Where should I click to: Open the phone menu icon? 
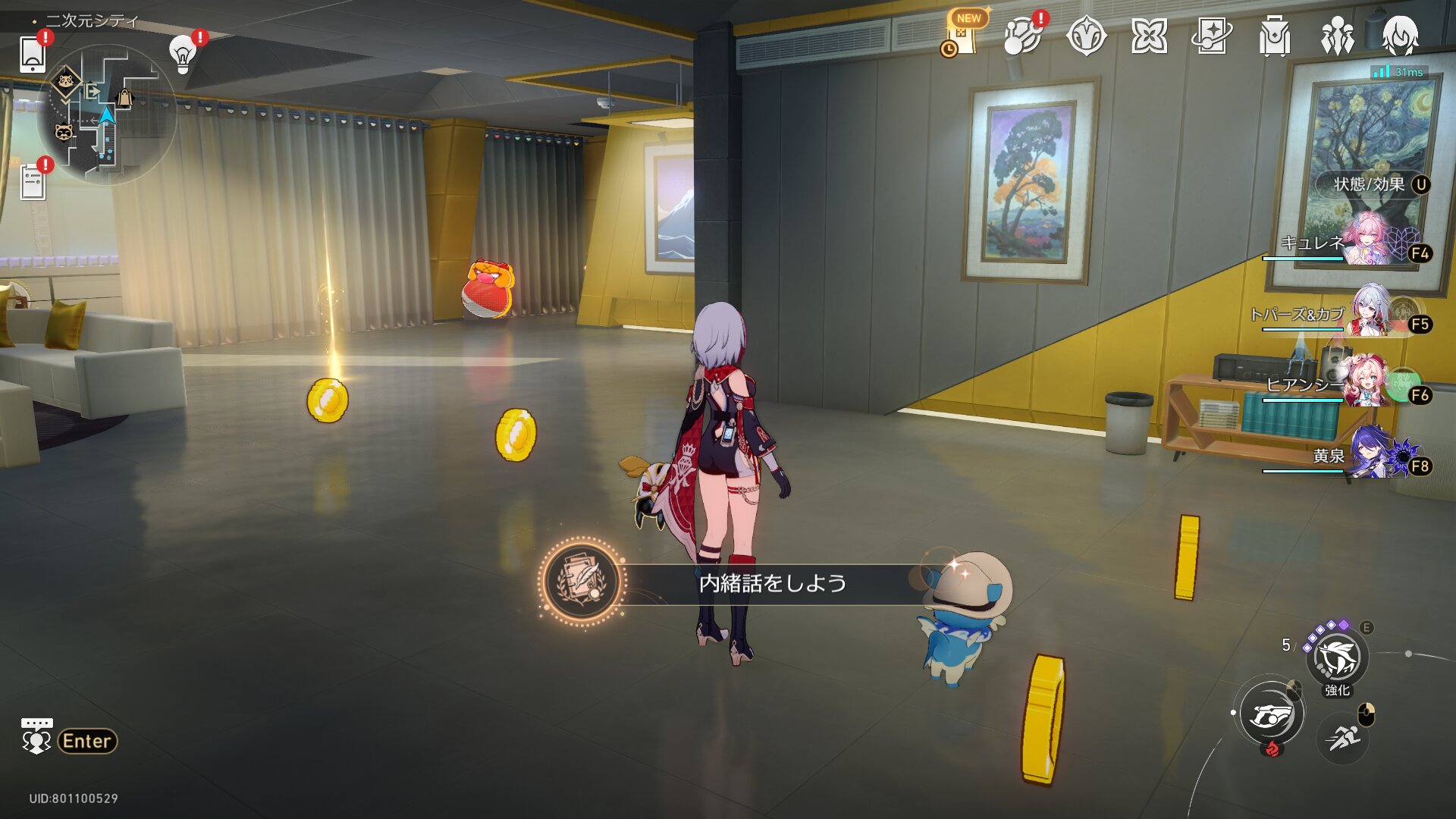click(33, 54)
